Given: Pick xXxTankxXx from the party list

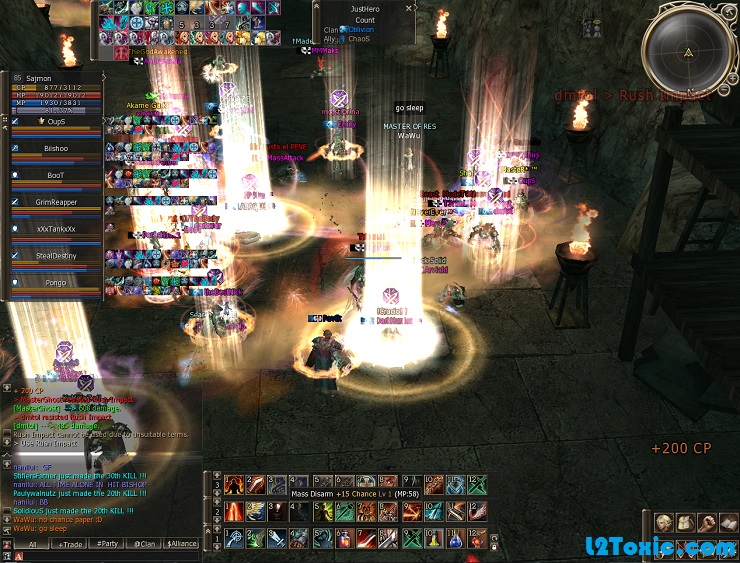Looking at the screenshot, I should (x=56, y=229).
